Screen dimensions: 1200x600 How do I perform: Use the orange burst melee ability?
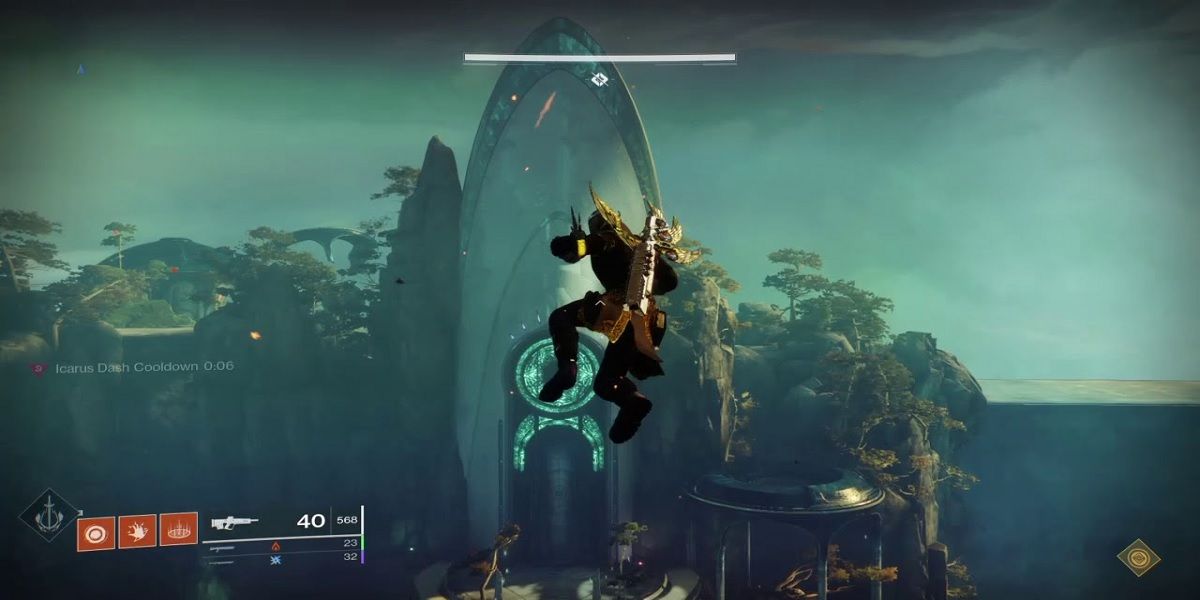coord(137,531)
